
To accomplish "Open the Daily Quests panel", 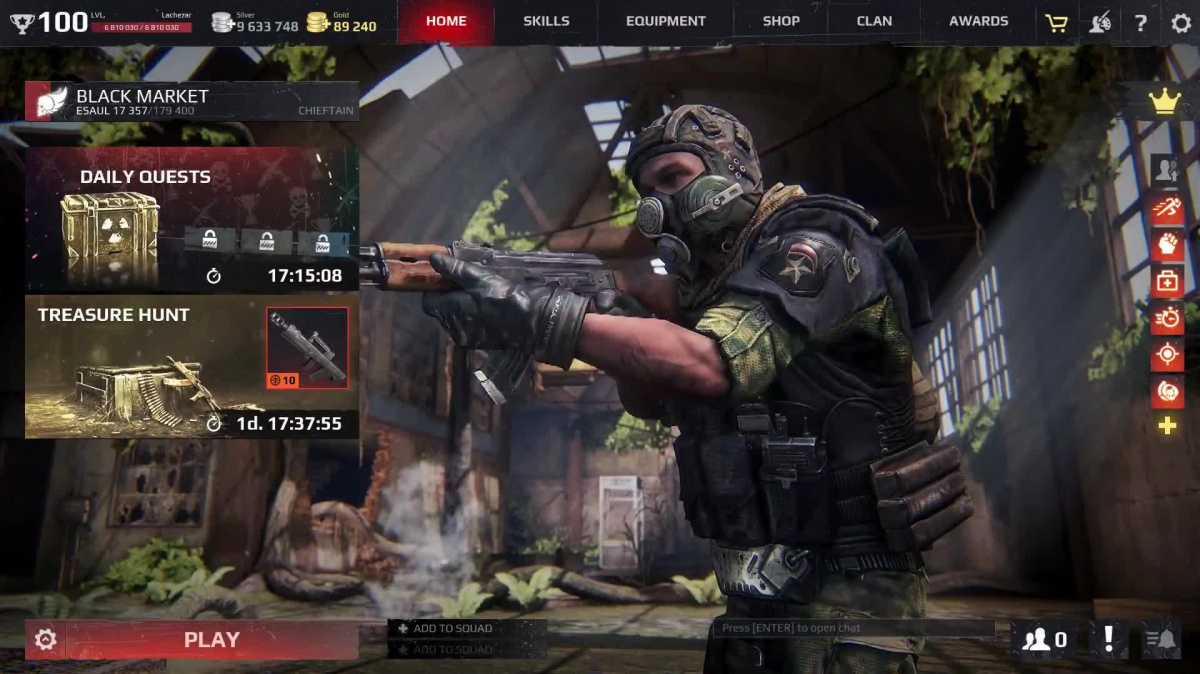I will point(191,219).
